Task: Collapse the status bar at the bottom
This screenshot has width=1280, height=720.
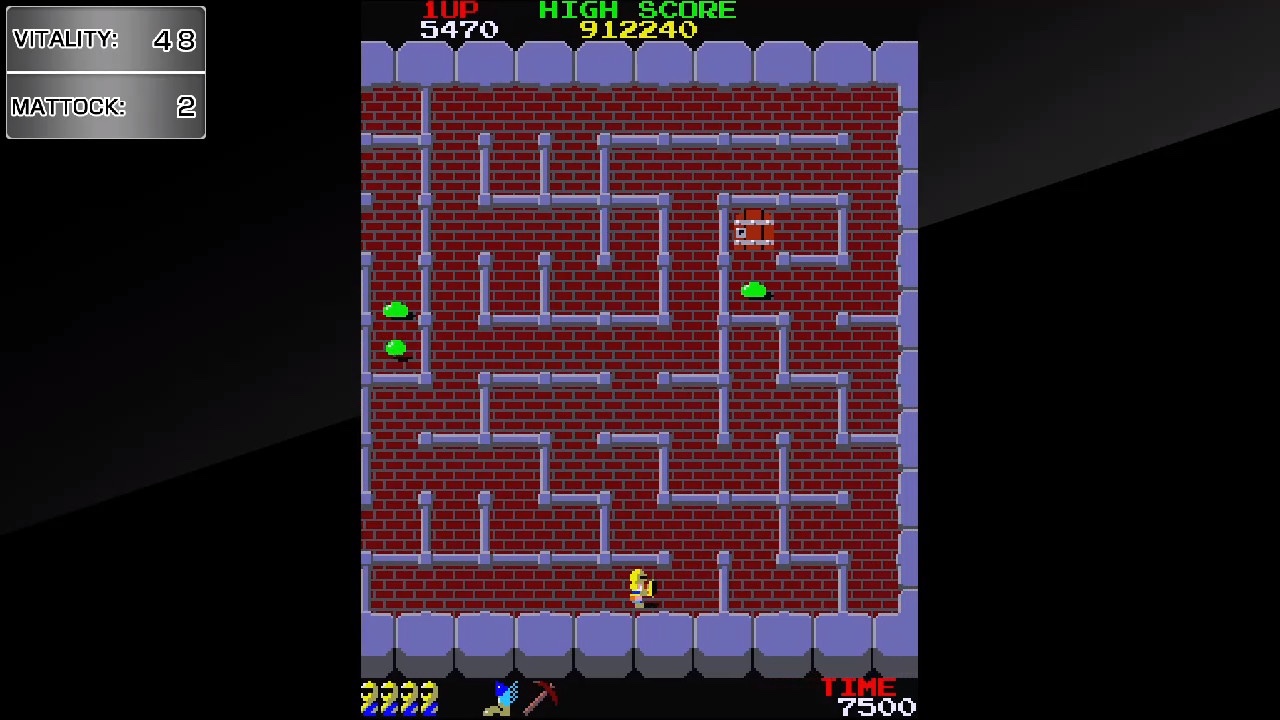Action: 640,697
